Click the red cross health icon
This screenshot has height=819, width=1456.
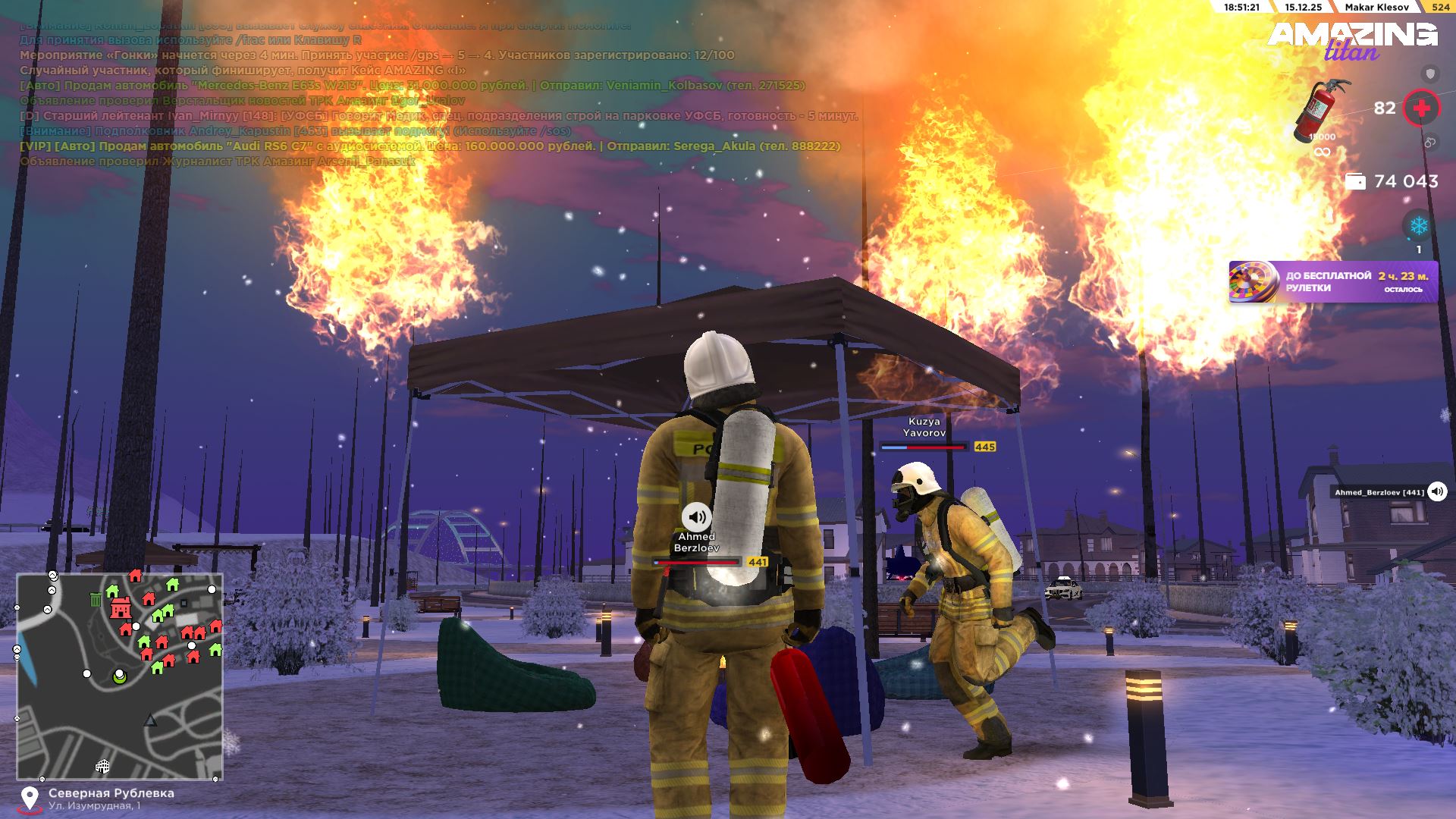[x=1421, y=108]
